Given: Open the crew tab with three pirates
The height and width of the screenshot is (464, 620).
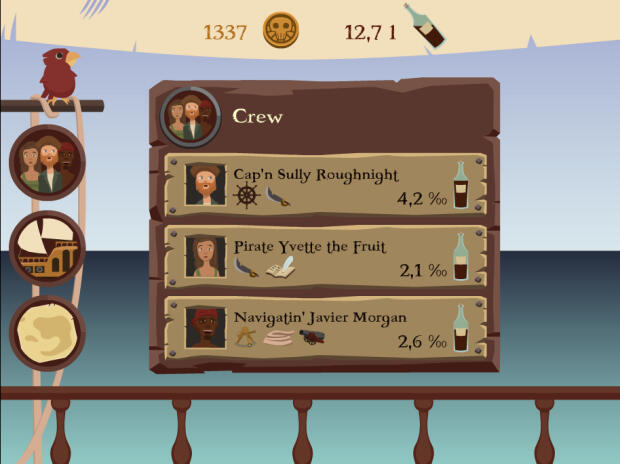Looking at the screenshot, I should pyautogui.click(x=47, y=164).
